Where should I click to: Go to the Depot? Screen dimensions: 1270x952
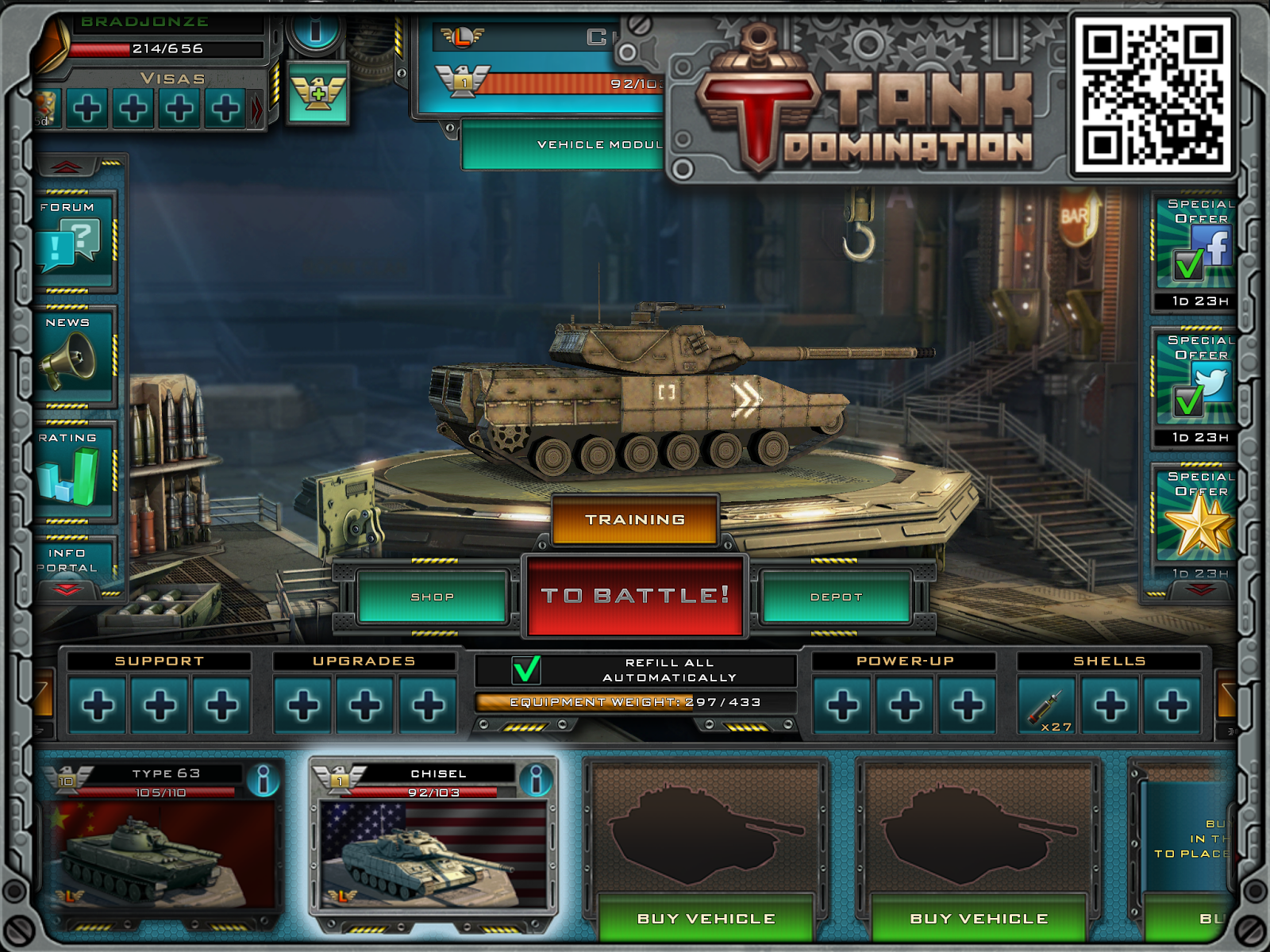click(836, 597)
